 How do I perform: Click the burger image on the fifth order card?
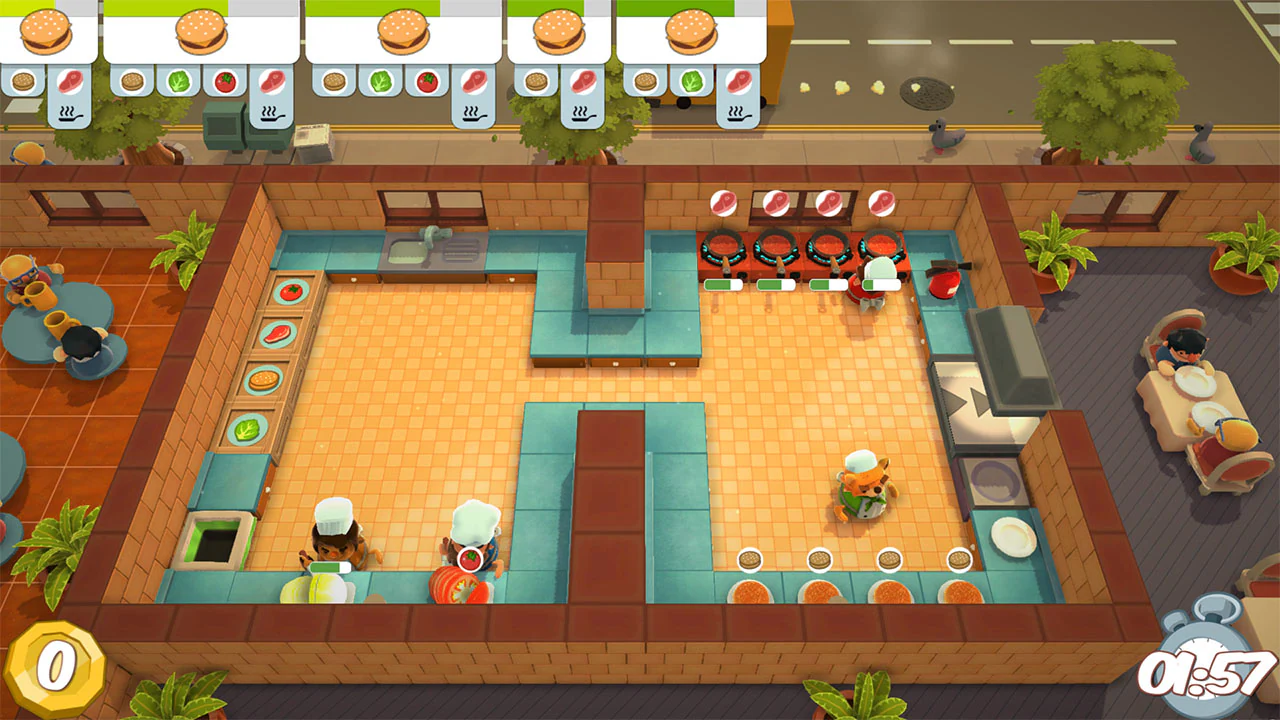pos(691,30)
